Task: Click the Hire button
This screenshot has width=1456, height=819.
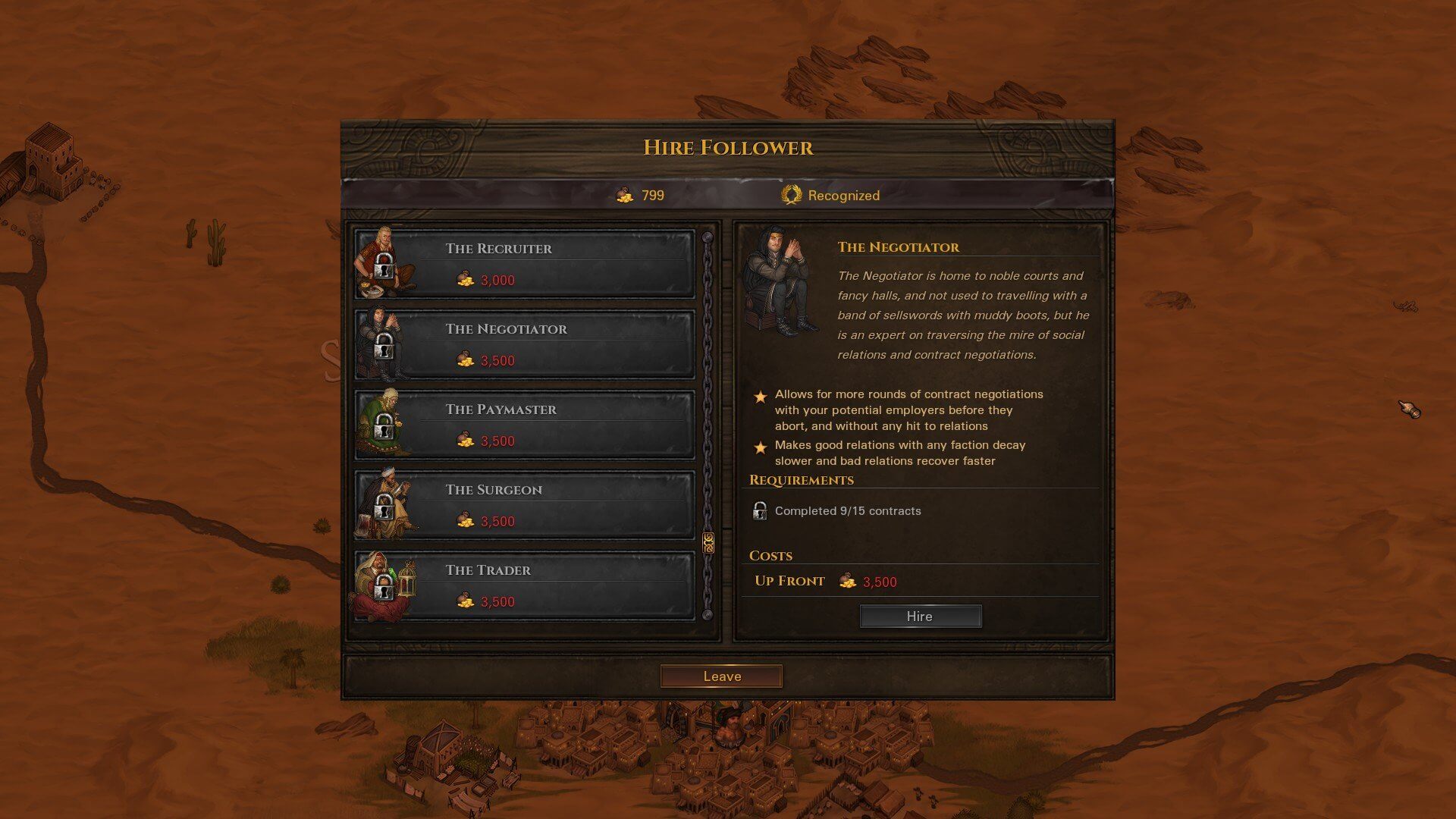Action: click(x=920, y=617)
